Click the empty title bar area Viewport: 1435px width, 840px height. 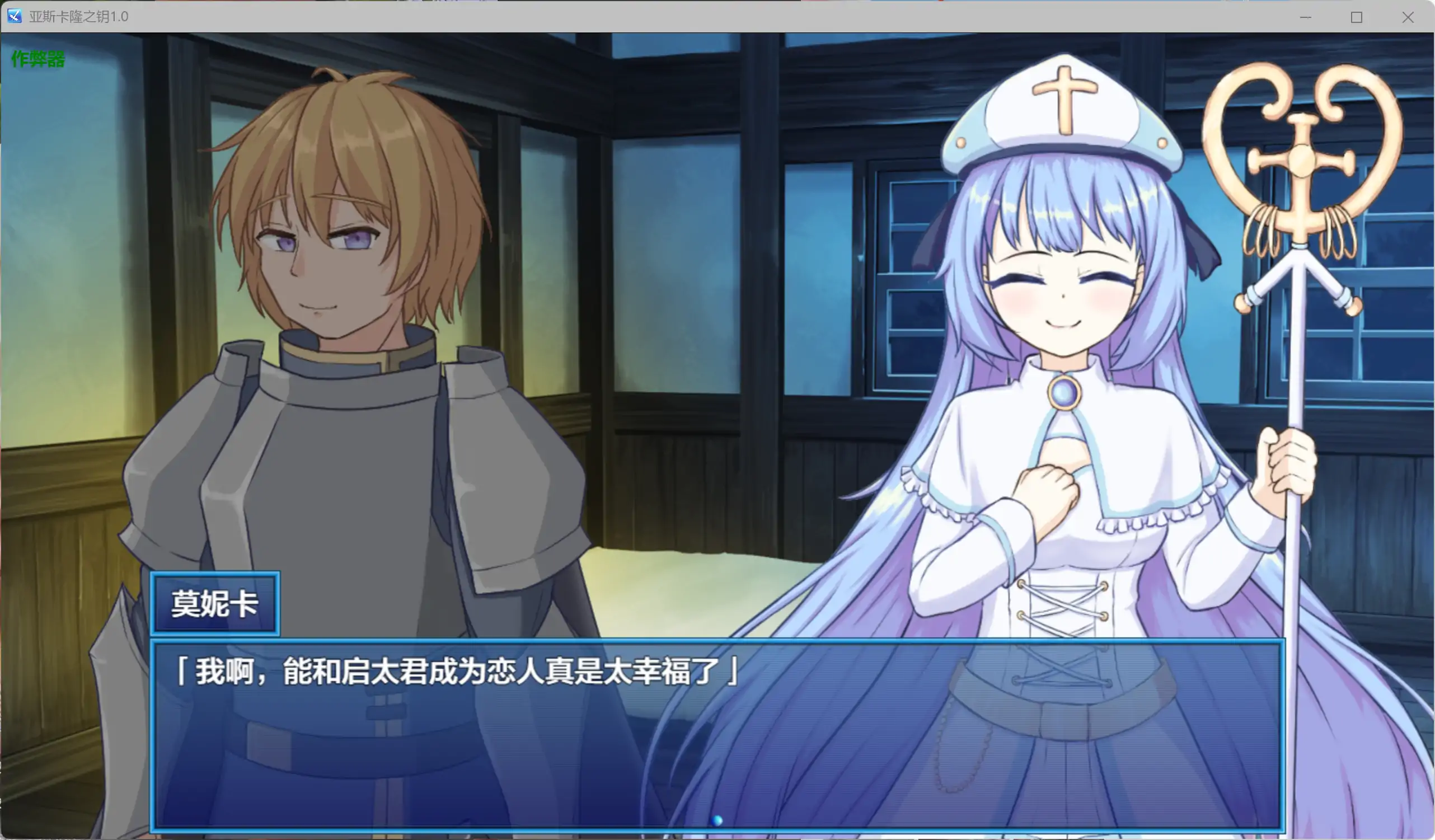pyautogui.click(x=683, y=17)
